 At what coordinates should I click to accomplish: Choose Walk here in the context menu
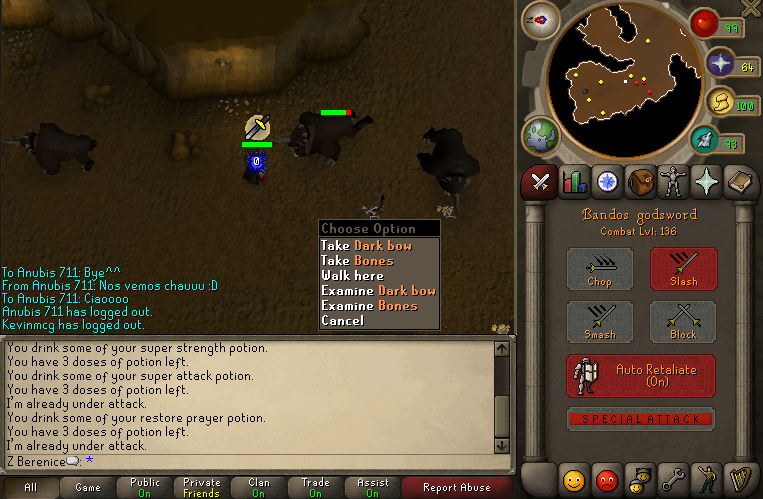pyautogui.click(x=352, y=275)
